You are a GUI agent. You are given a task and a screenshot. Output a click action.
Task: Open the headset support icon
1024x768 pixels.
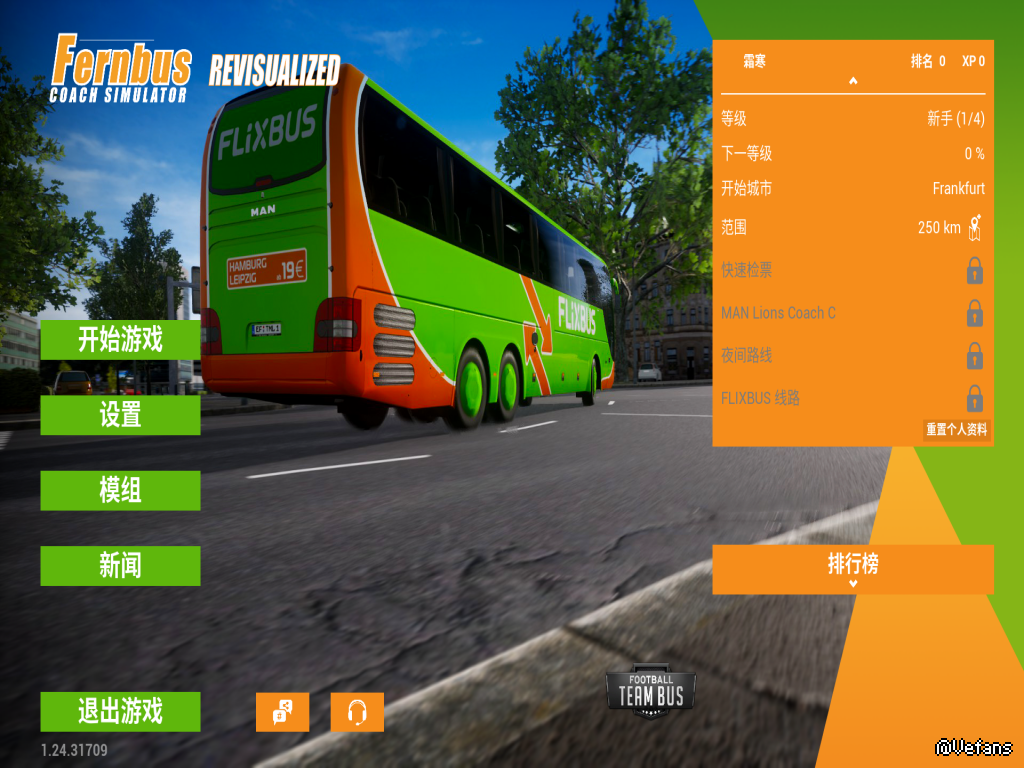pyautogui.click(x=357, y=712)
